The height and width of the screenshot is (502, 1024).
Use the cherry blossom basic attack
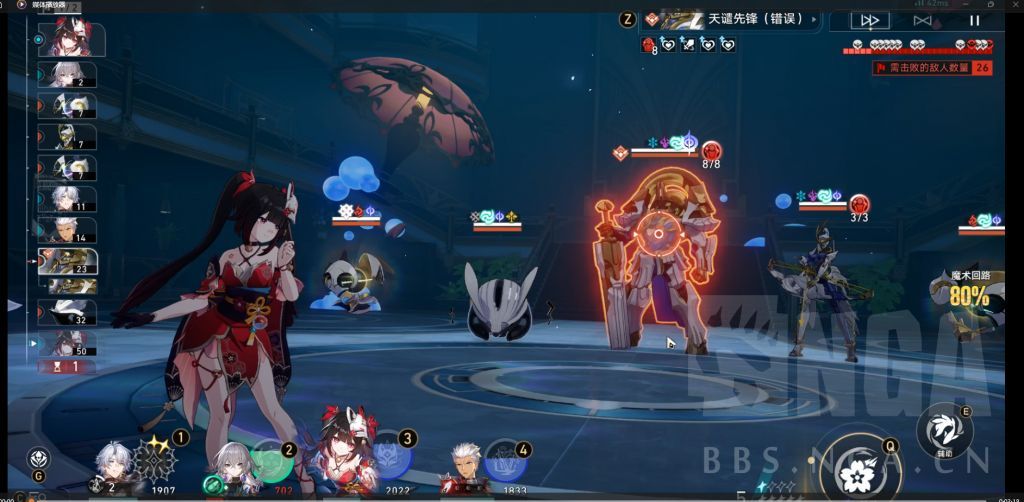point(857,465)
